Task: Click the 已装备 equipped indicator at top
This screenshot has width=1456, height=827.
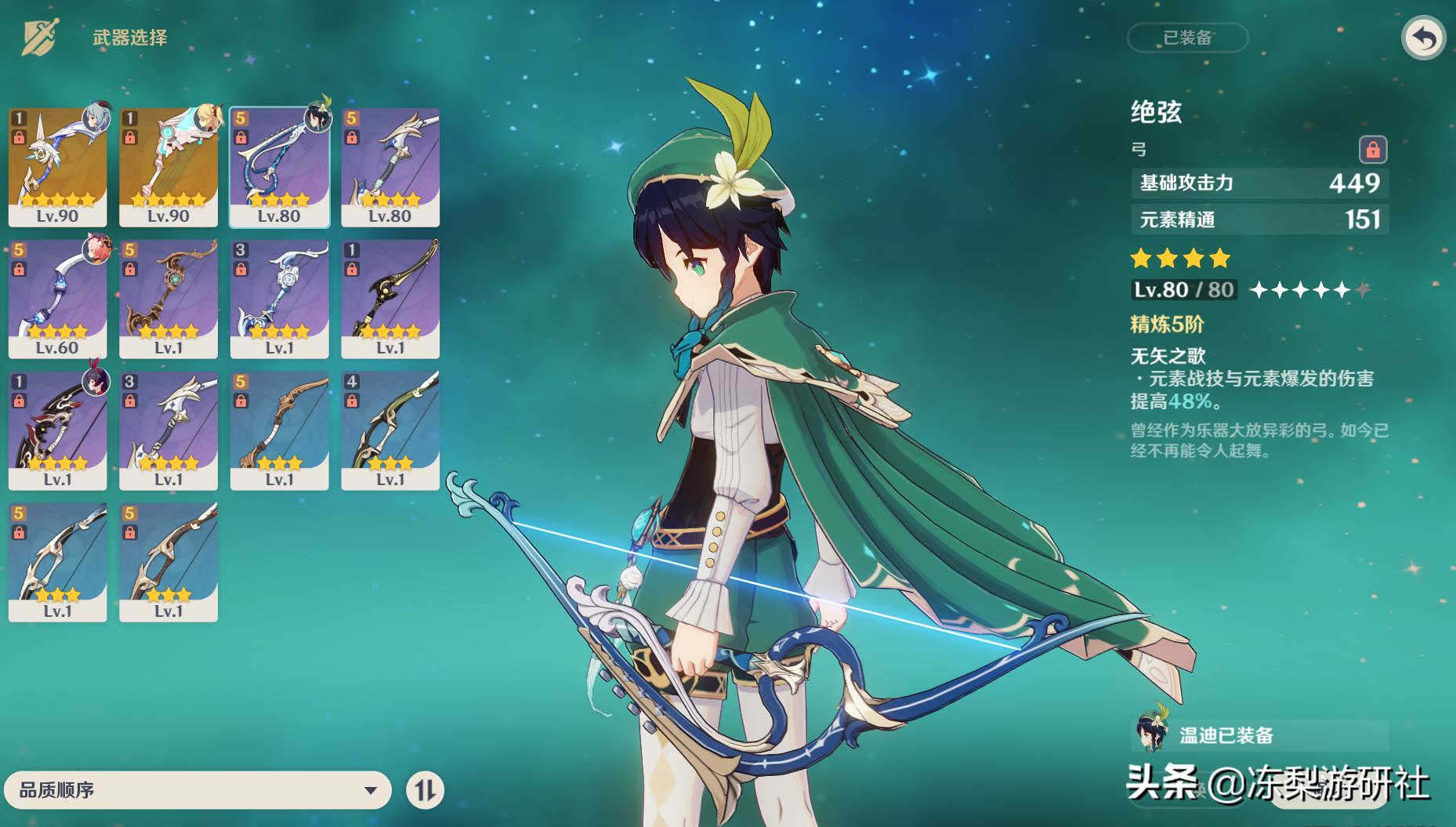Action: click(1187, 38)
